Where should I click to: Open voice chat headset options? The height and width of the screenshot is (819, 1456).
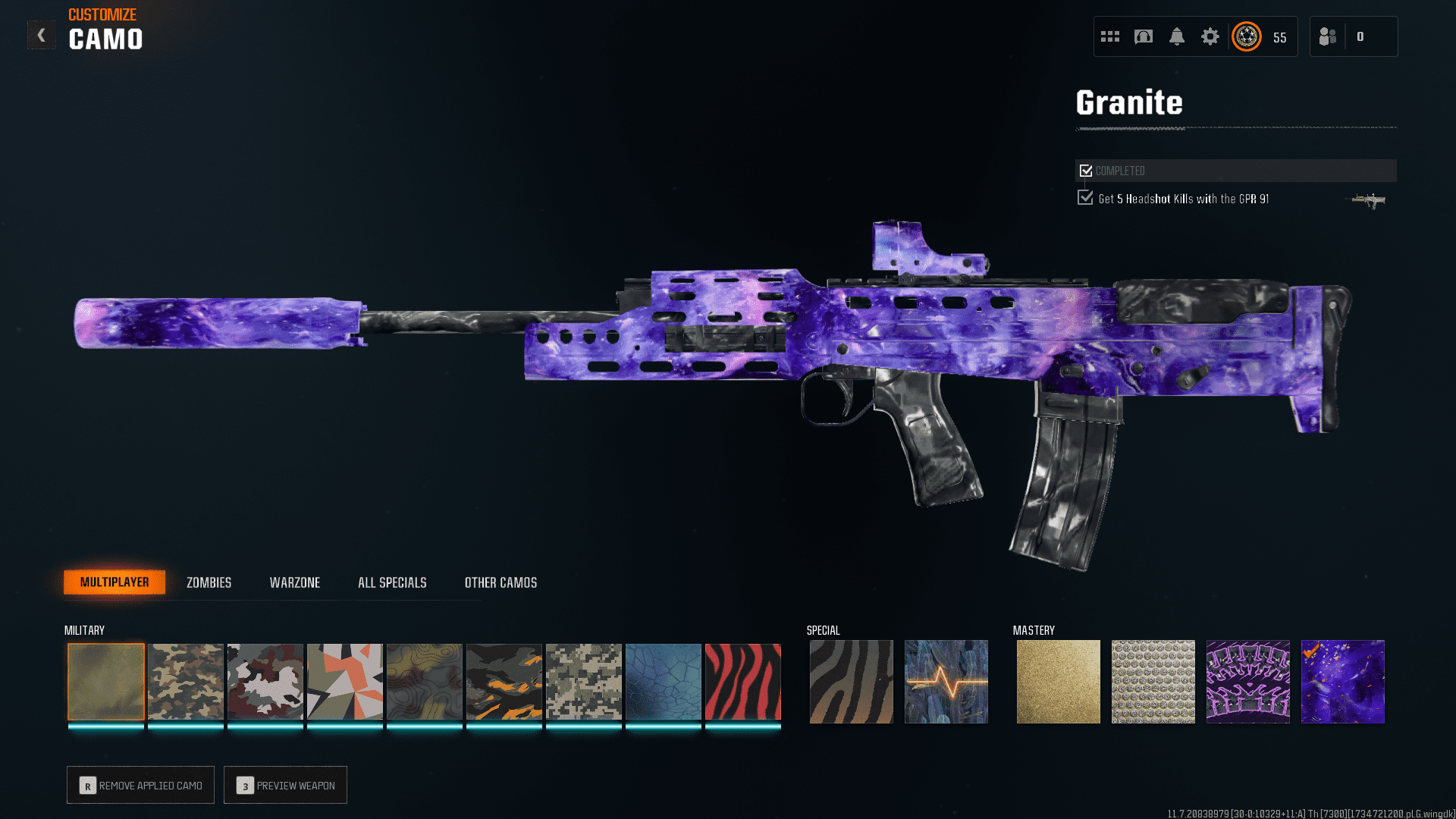[1144, 36]
